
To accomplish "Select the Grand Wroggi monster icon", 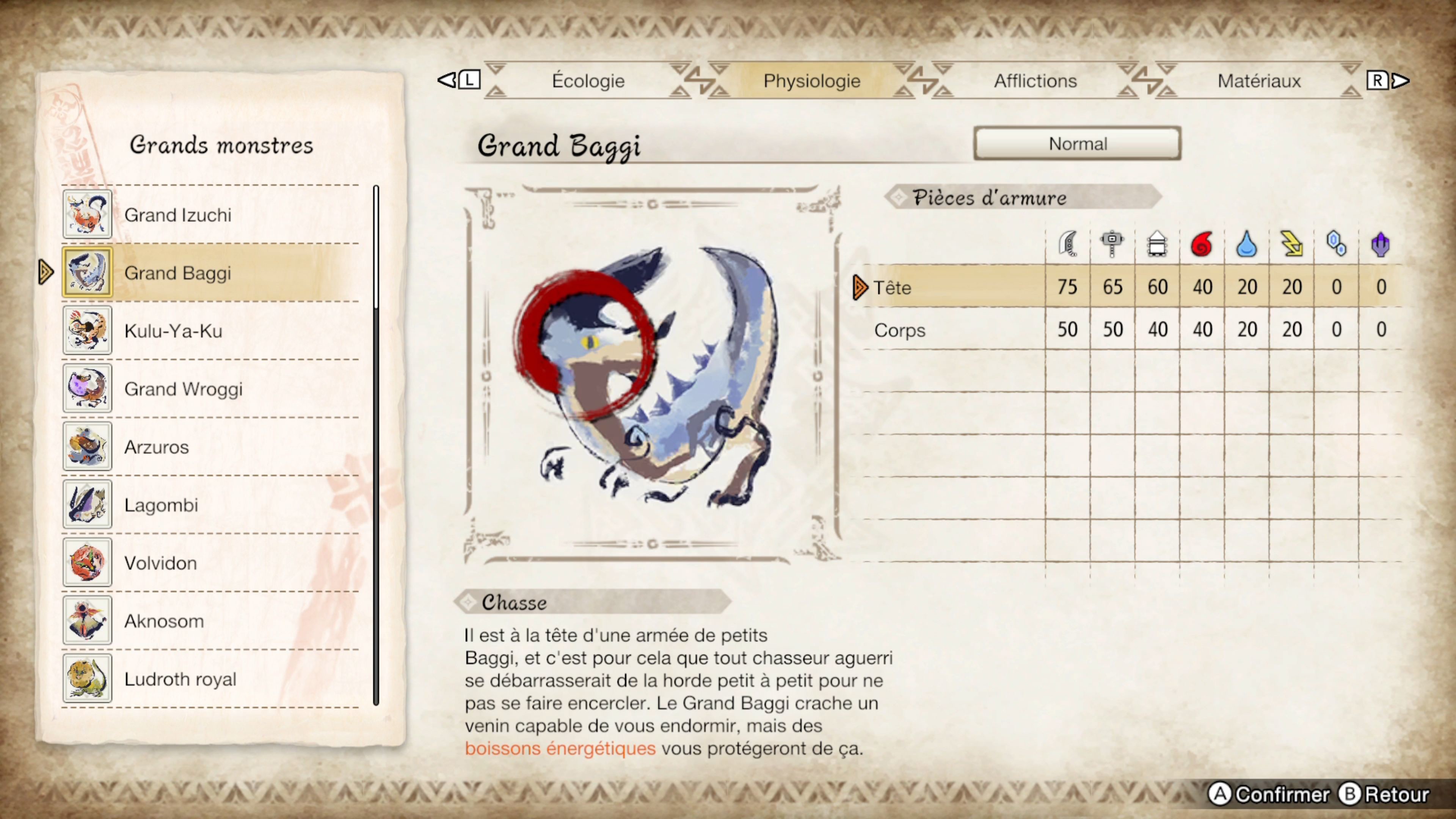I will [x=87, y=389].
